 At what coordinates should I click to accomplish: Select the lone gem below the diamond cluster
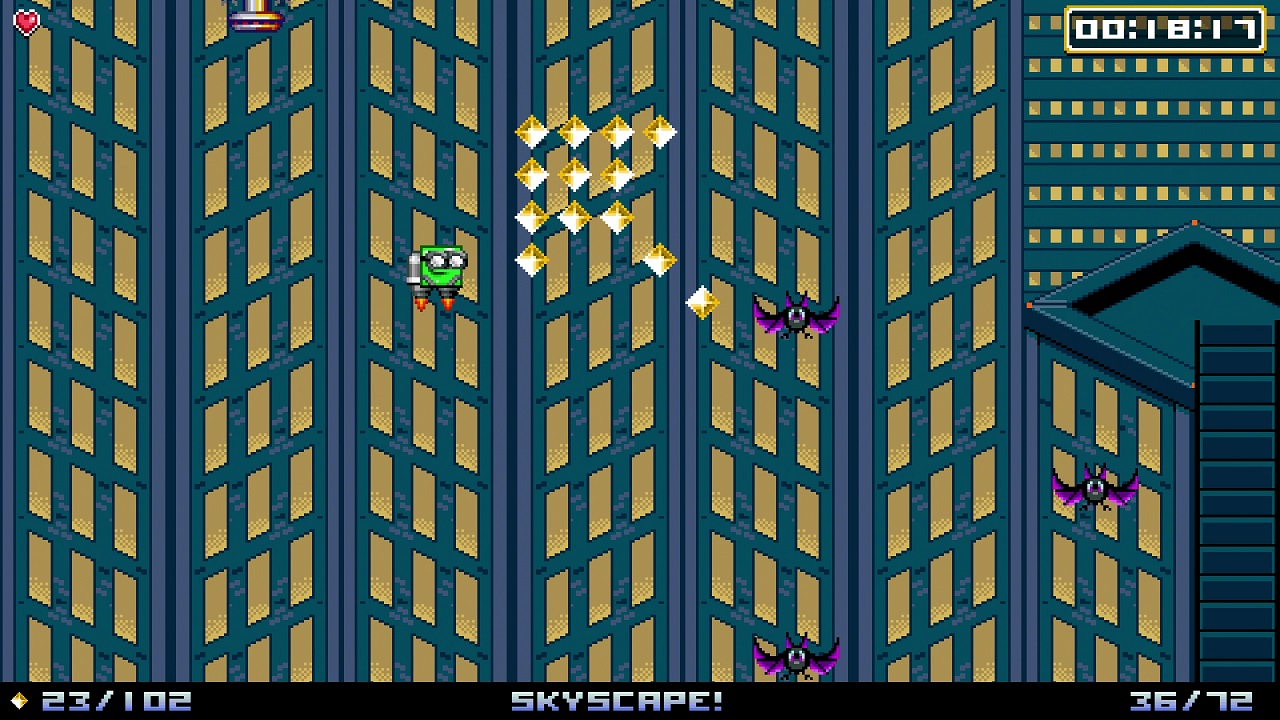(x=702, y=301)
